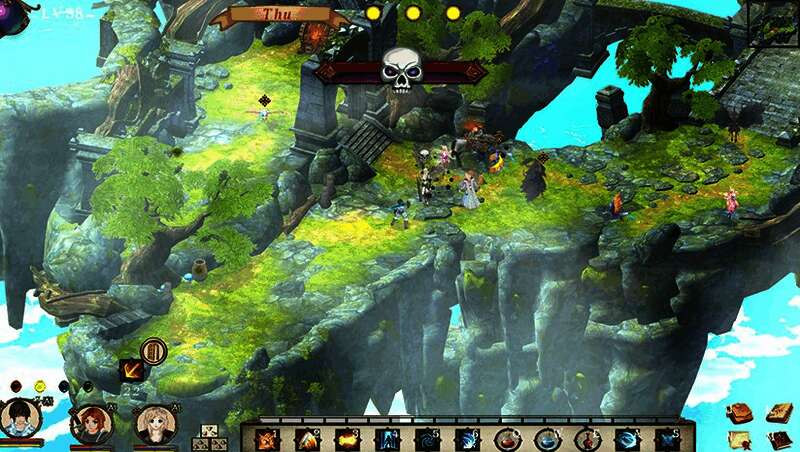
Task: Open the scroll with red seal
Action: 739,439
